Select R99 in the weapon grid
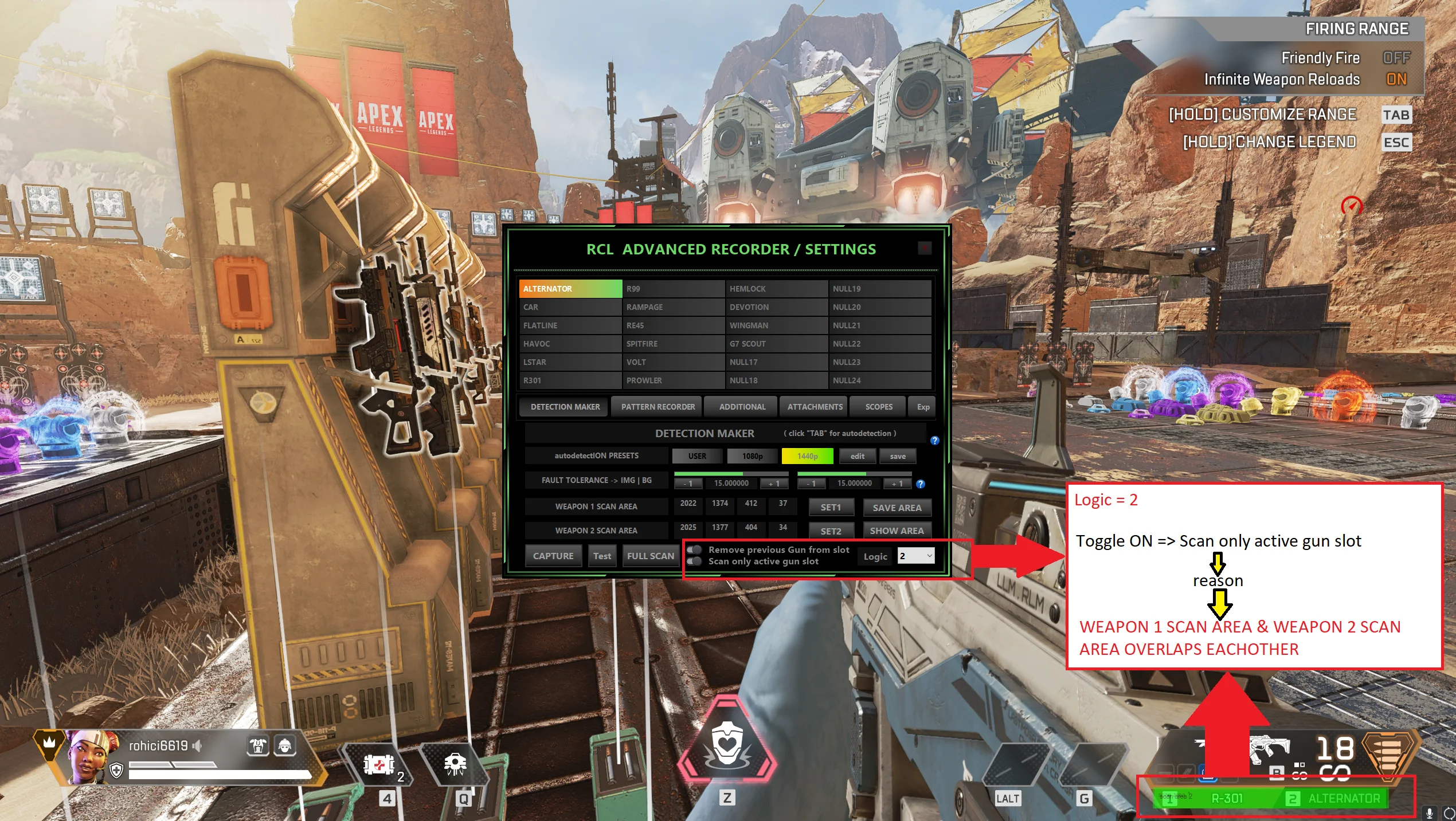The image size is (1456, 821). click(673, 289)
